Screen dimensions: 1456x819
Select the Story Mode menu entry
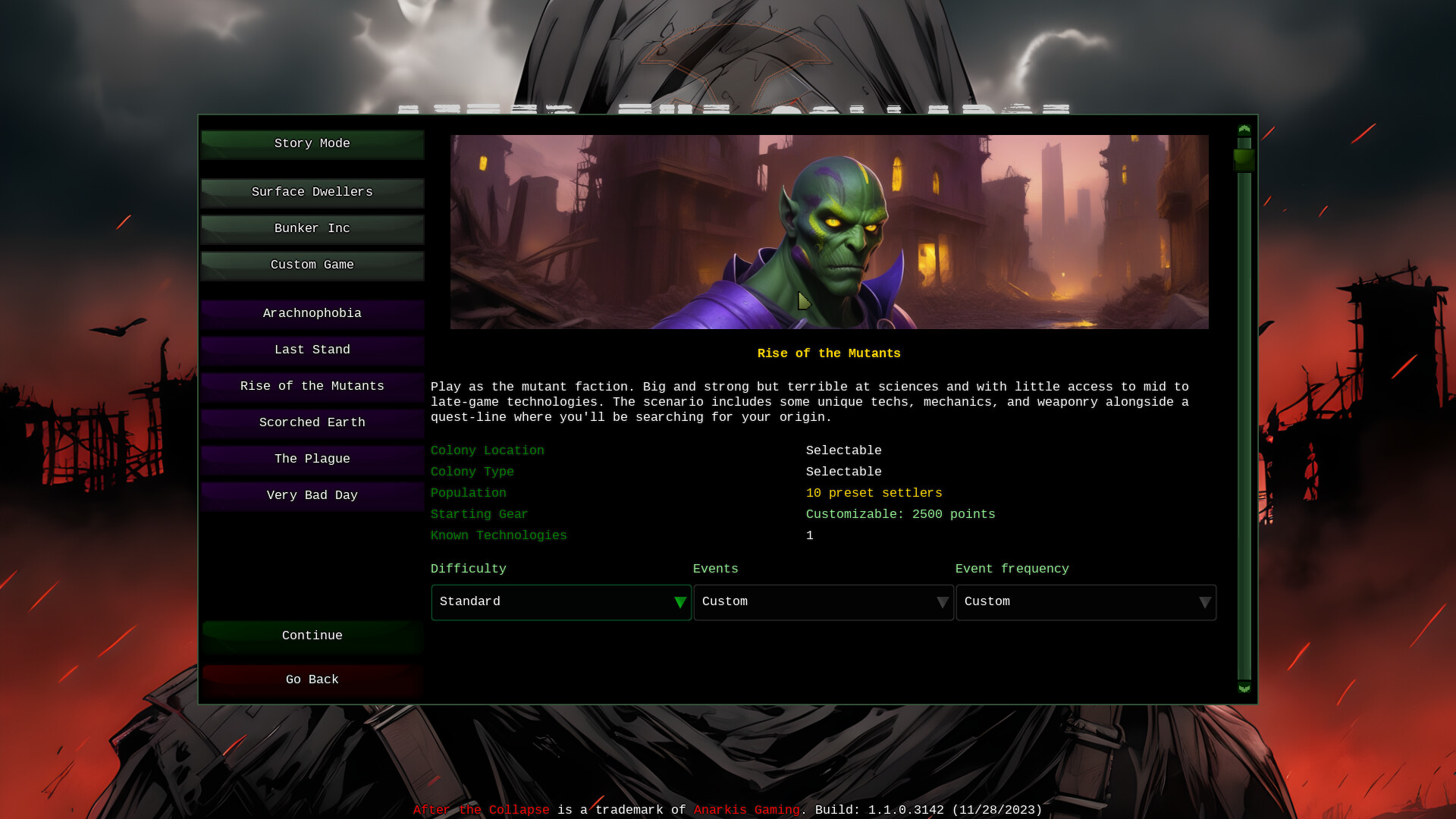pos(312,143)
